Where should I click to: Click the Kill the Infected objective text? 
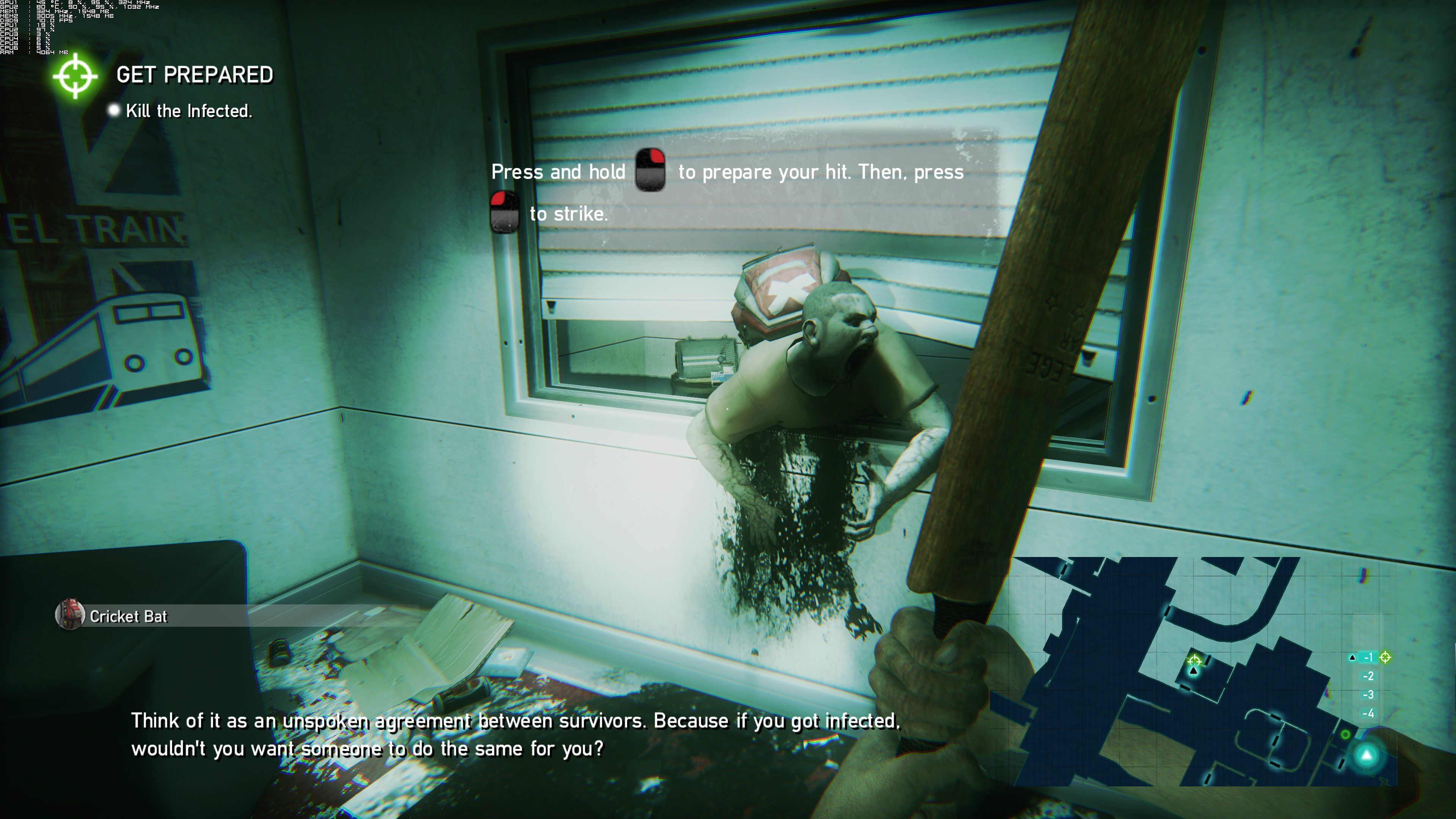189,111
